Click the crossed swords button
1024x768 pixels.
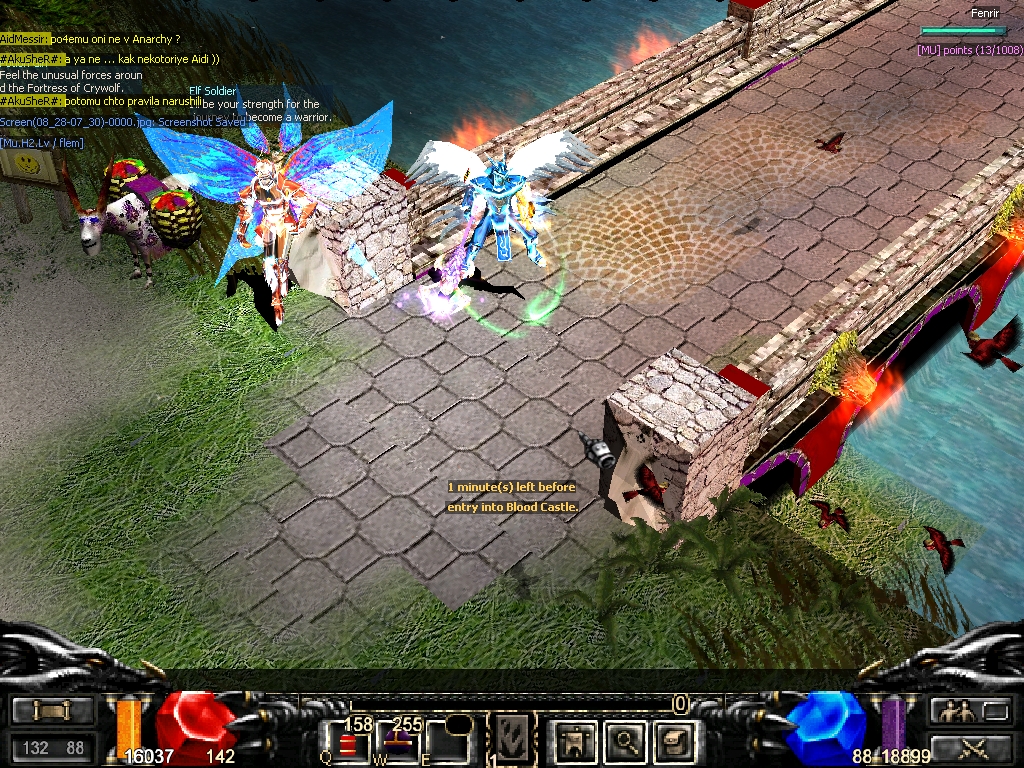[969, 747]
